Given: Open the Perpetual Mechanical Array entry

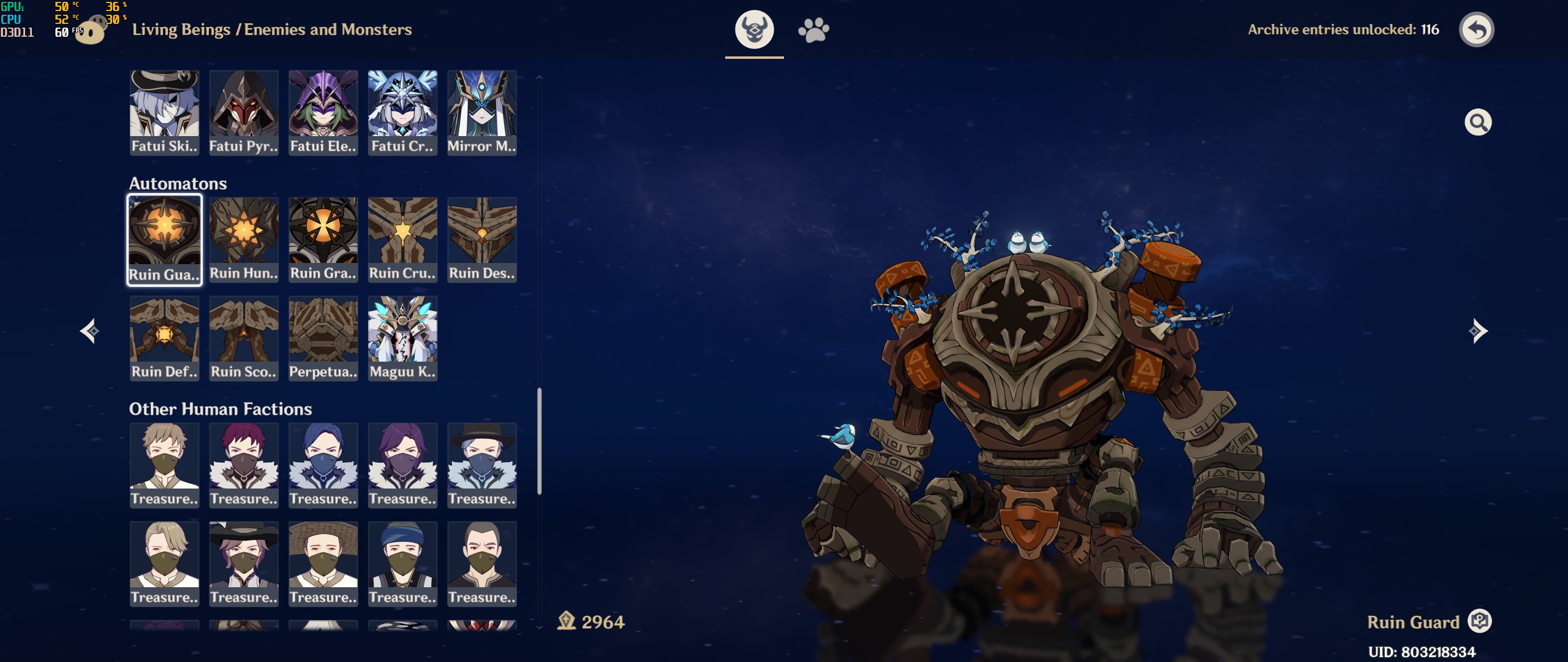Looking at the screenshot, I should coord(323,338).
